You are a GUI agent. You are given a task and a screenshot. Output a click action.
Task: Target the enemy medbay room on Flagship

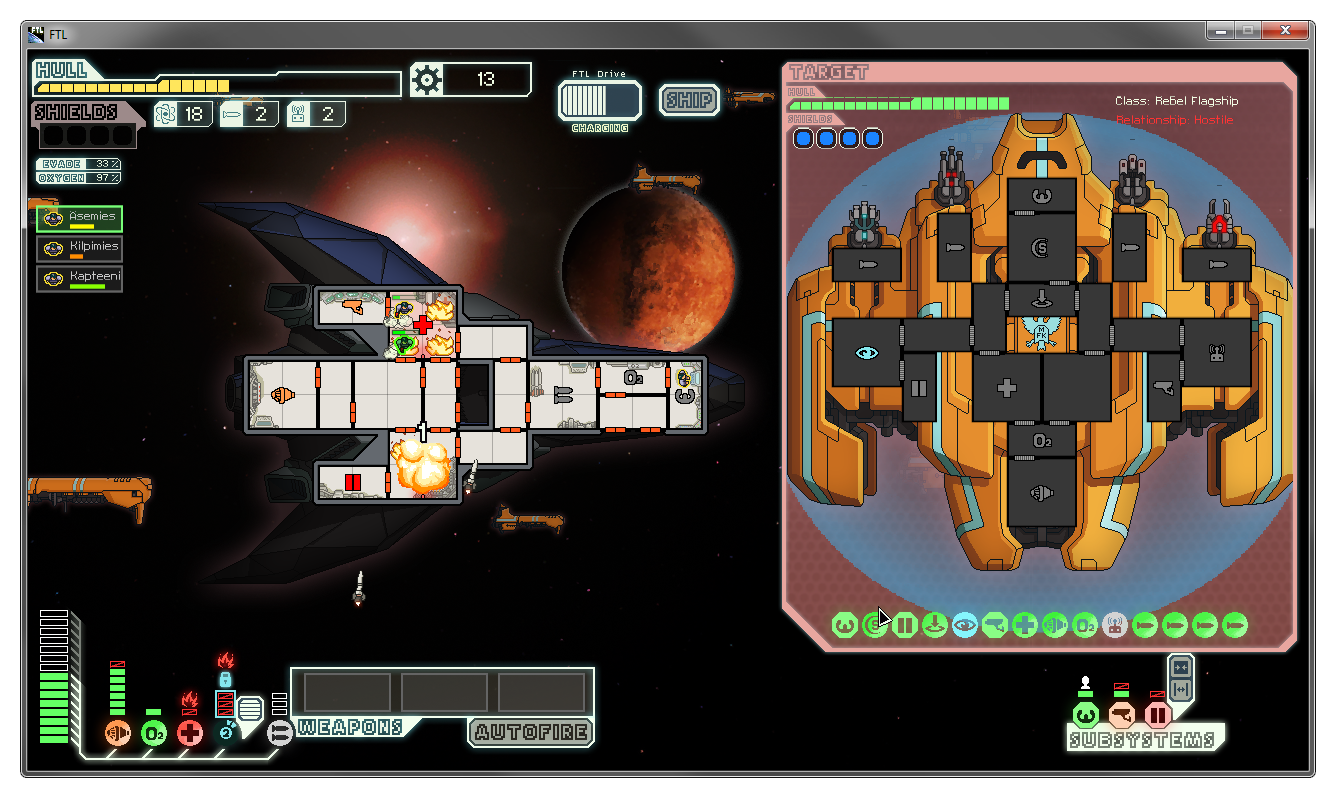1007,388
